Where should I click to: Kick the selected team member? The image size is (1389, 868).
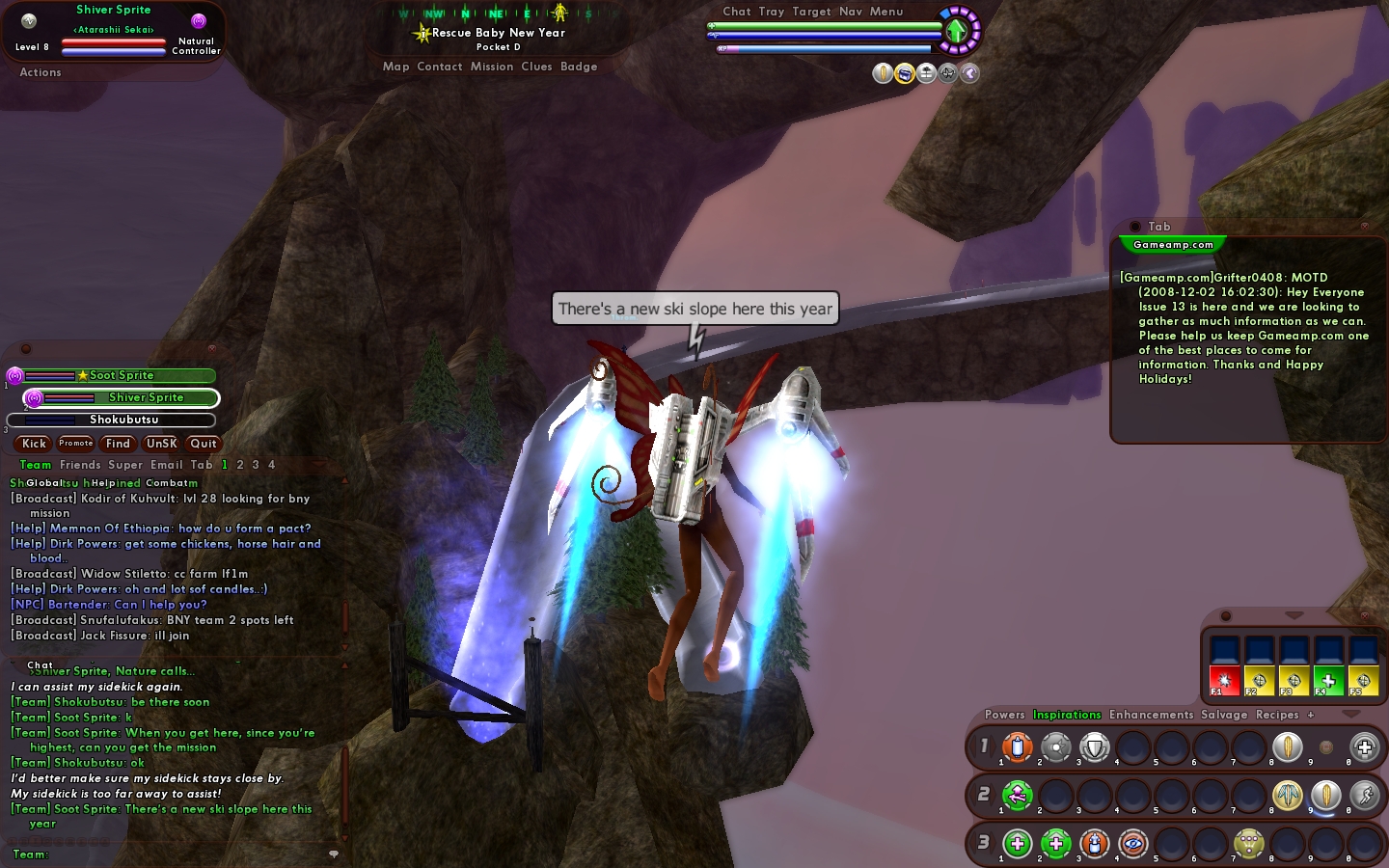[34, 444]
